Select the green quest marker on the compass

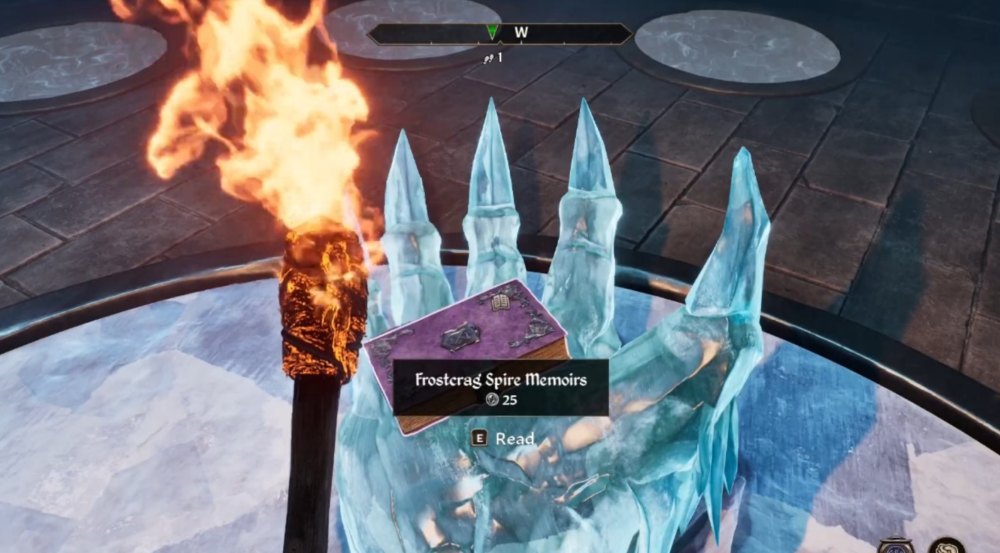491,32
